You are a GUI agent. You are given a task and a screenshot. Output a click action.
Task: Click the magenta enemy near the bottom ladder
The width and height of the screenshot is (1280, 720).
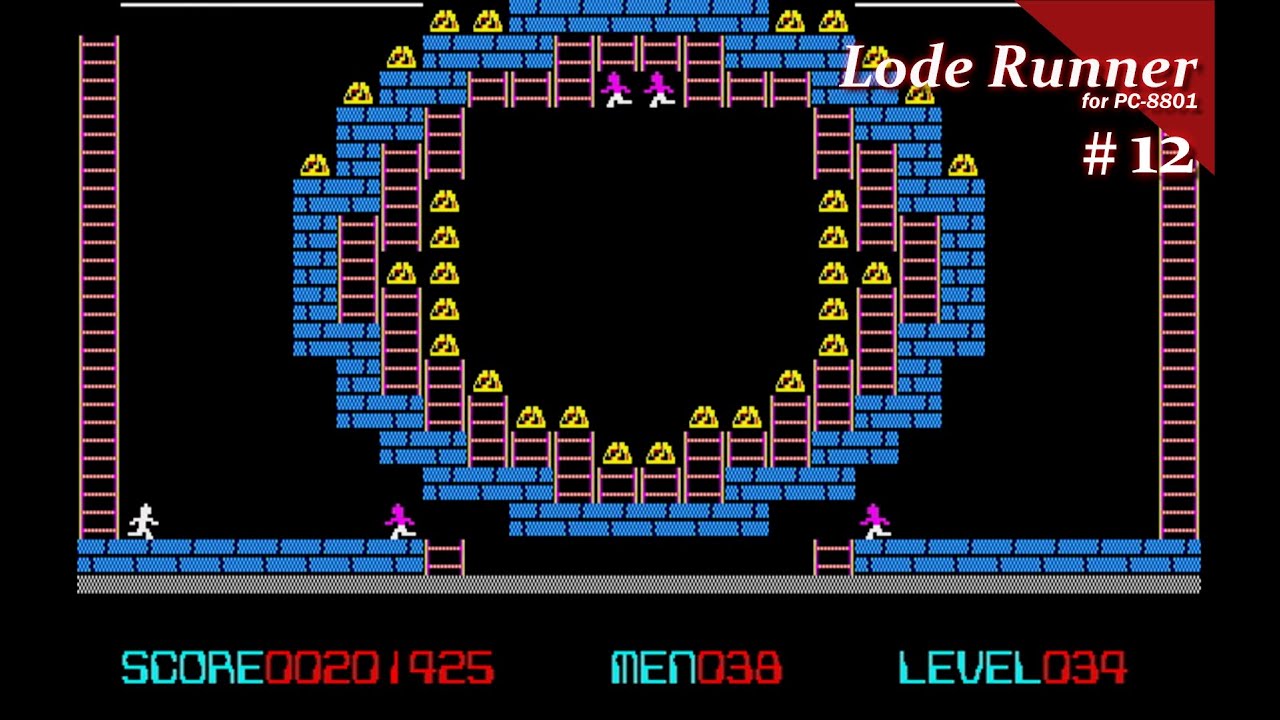pos(398,520)
